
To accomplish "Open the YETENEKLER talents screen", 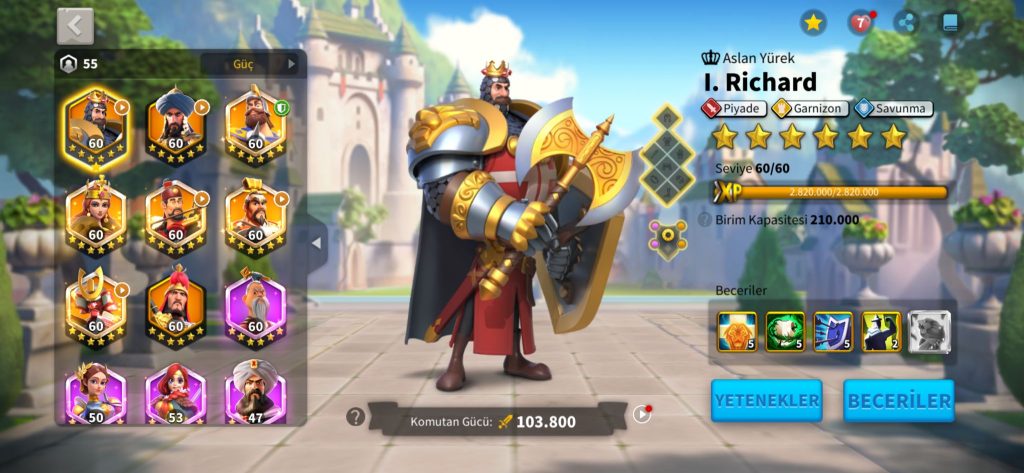I will pos(766,400).
